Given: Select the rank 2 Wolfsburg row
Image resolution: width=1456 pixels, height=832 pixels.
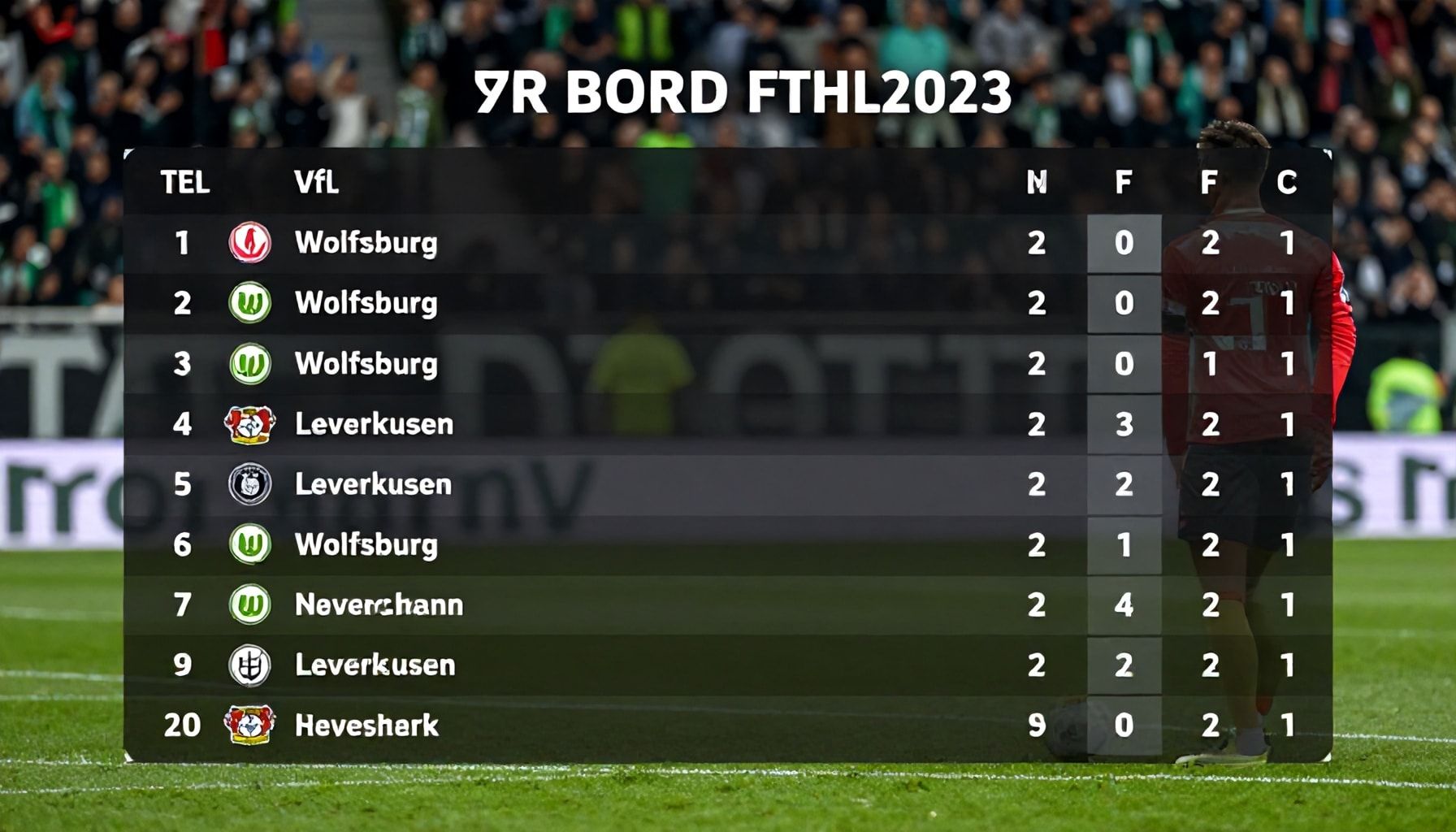Looking at the screenshot, I should click(x=366, y=303).
